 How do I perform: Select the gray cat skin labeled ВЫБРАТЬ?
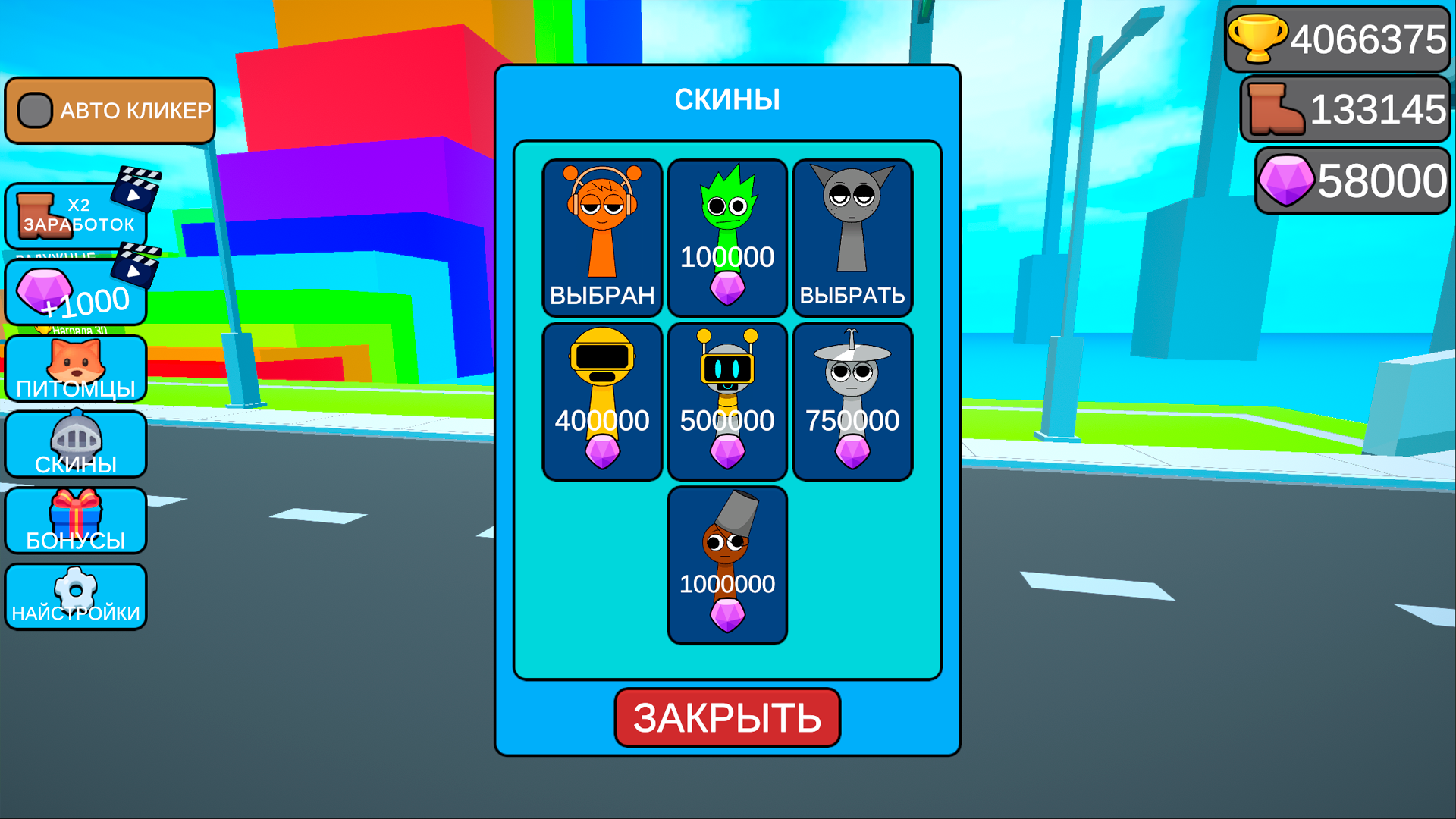click(x=852, y=236)
